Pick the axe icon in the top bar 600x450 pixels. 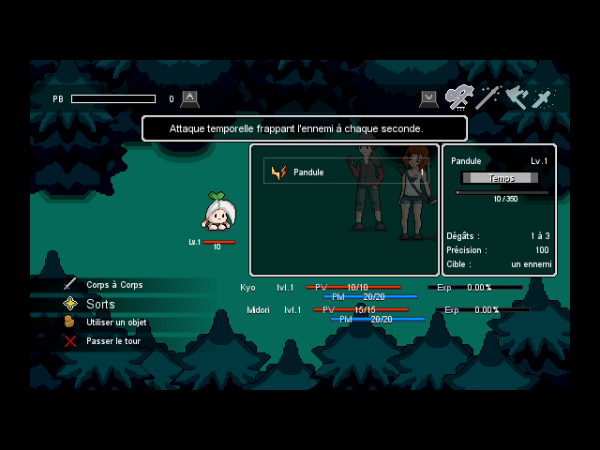(x=516, y=97)
